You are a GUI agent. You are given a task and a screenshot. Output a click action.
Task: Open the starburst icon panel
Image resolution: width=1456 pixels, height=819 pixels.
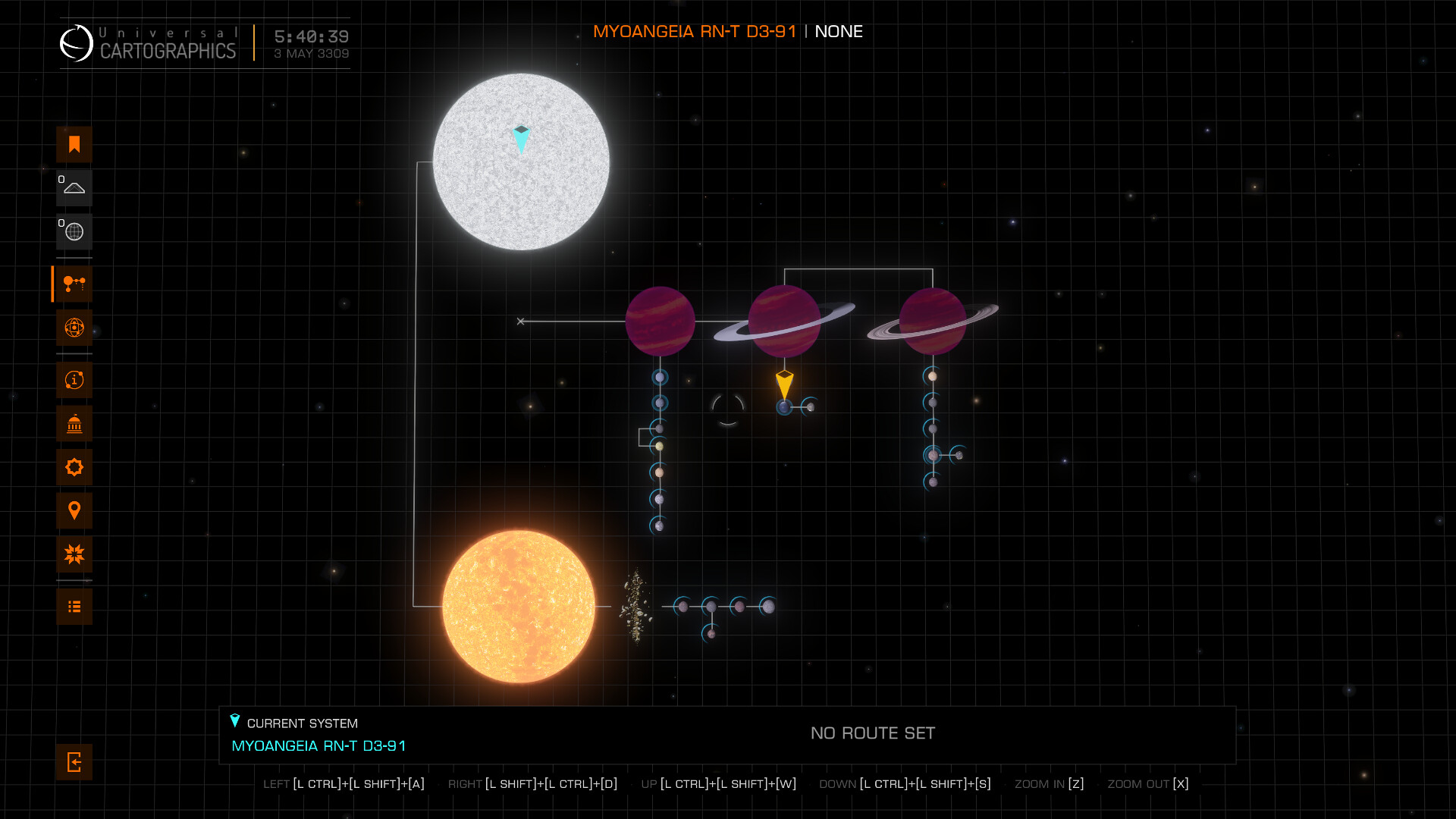(74, 554)
